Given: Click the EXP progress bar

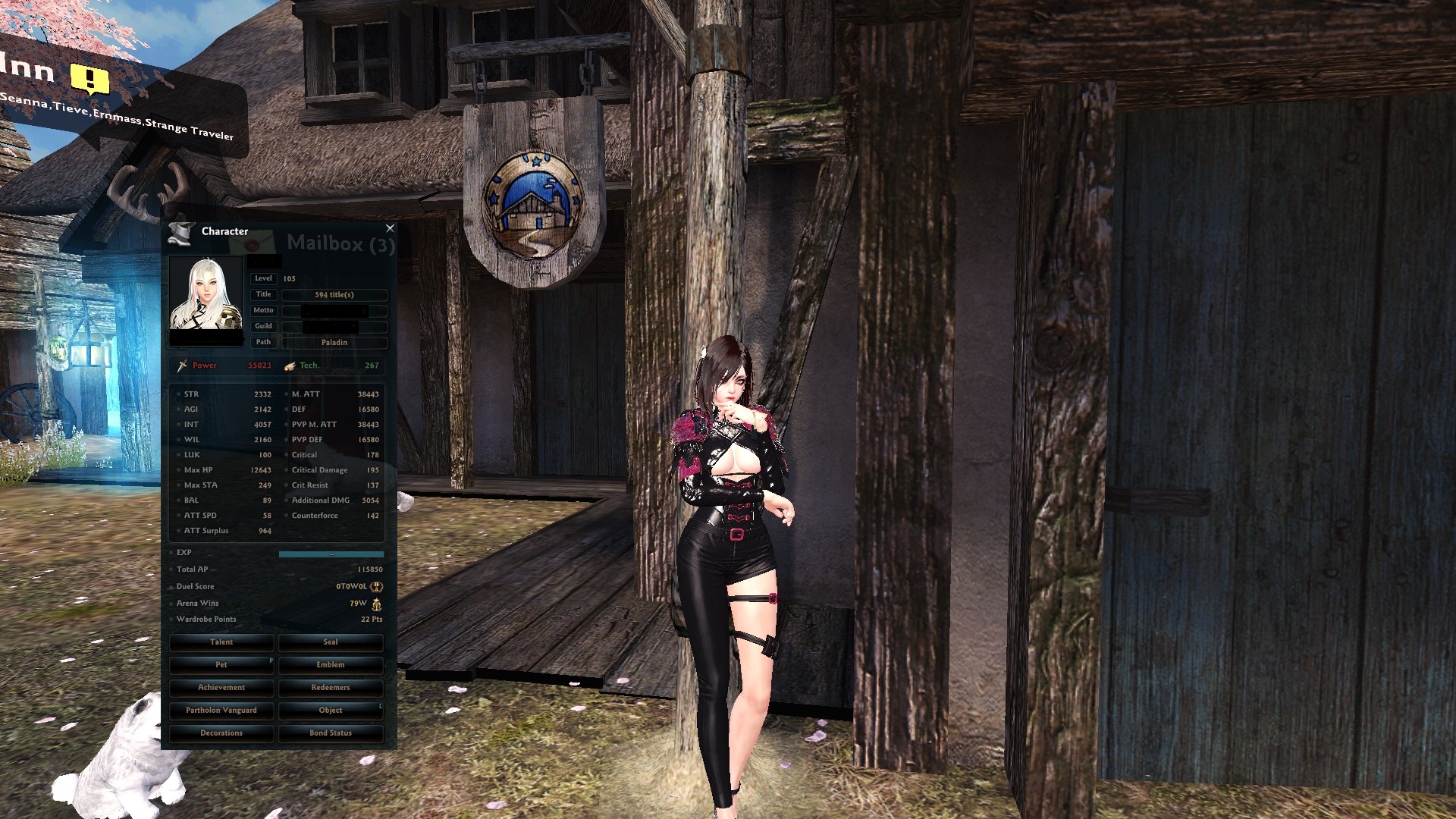Looking at the screenshot, I should tap(331, 554).
